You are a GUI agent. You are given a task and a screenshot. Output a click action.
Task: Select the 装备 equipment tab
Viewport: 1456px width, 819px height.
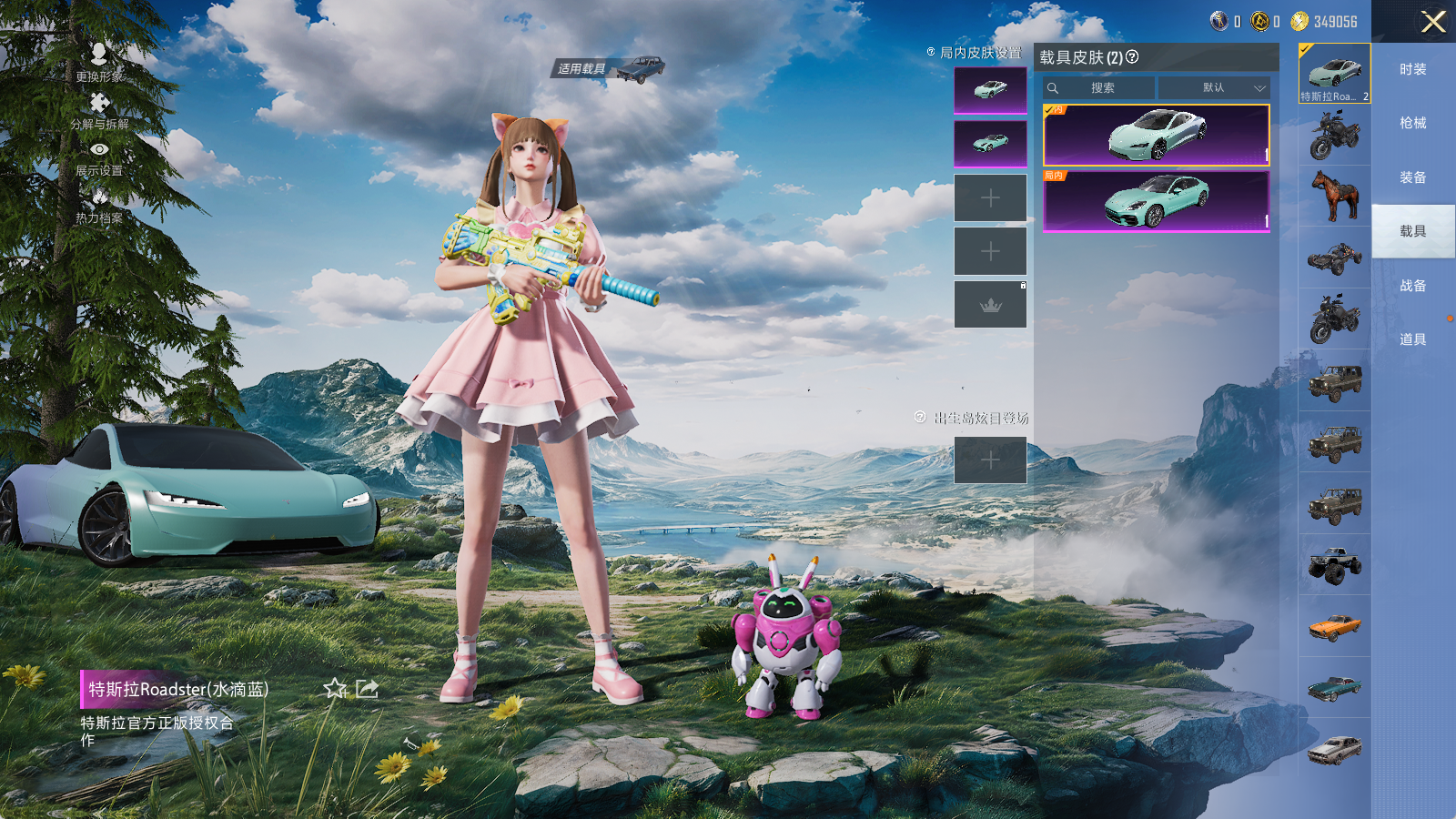click(1412, 177)
